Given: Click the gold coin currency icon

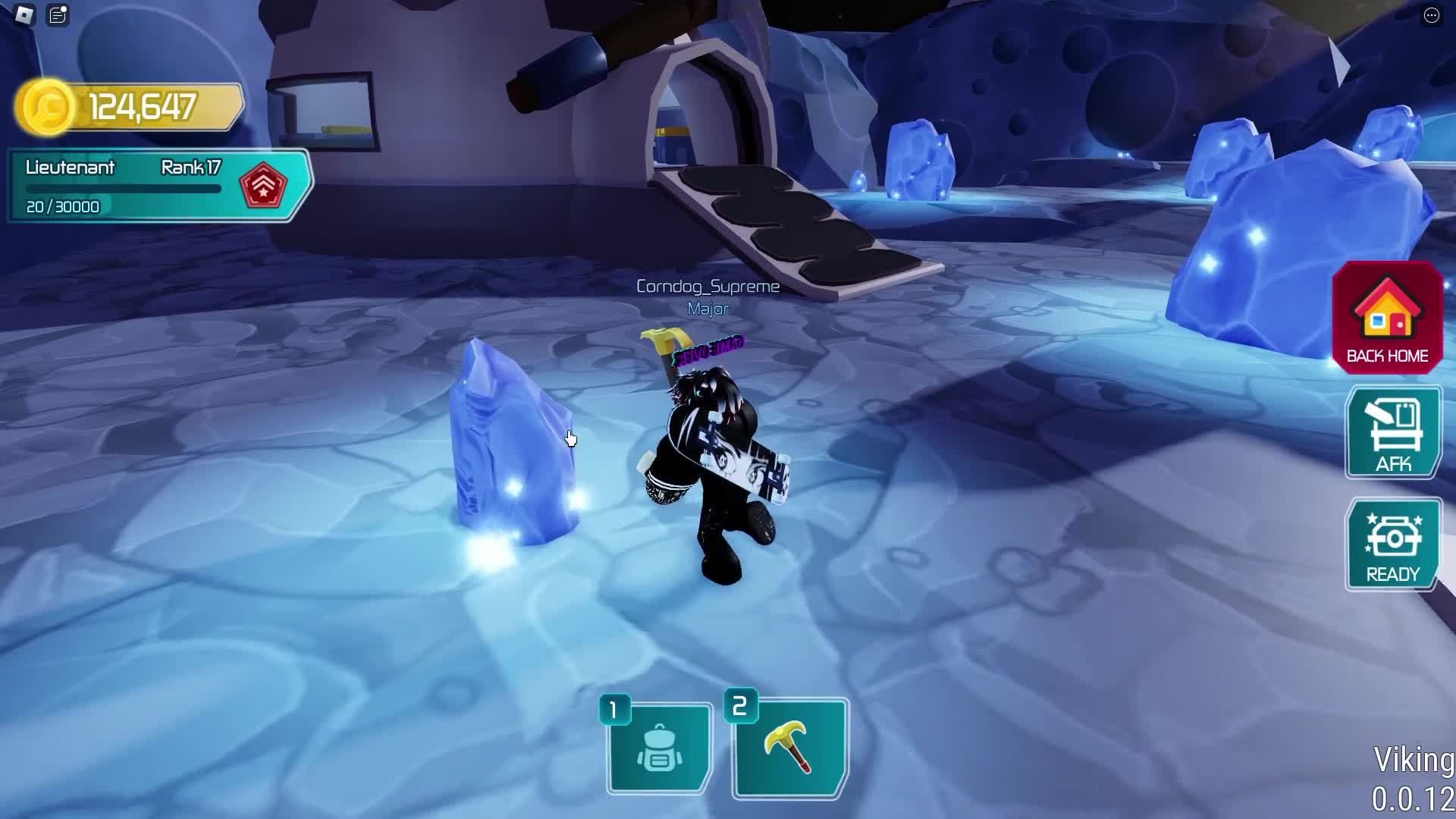Looking at the screenshot, I should point(45,107).
